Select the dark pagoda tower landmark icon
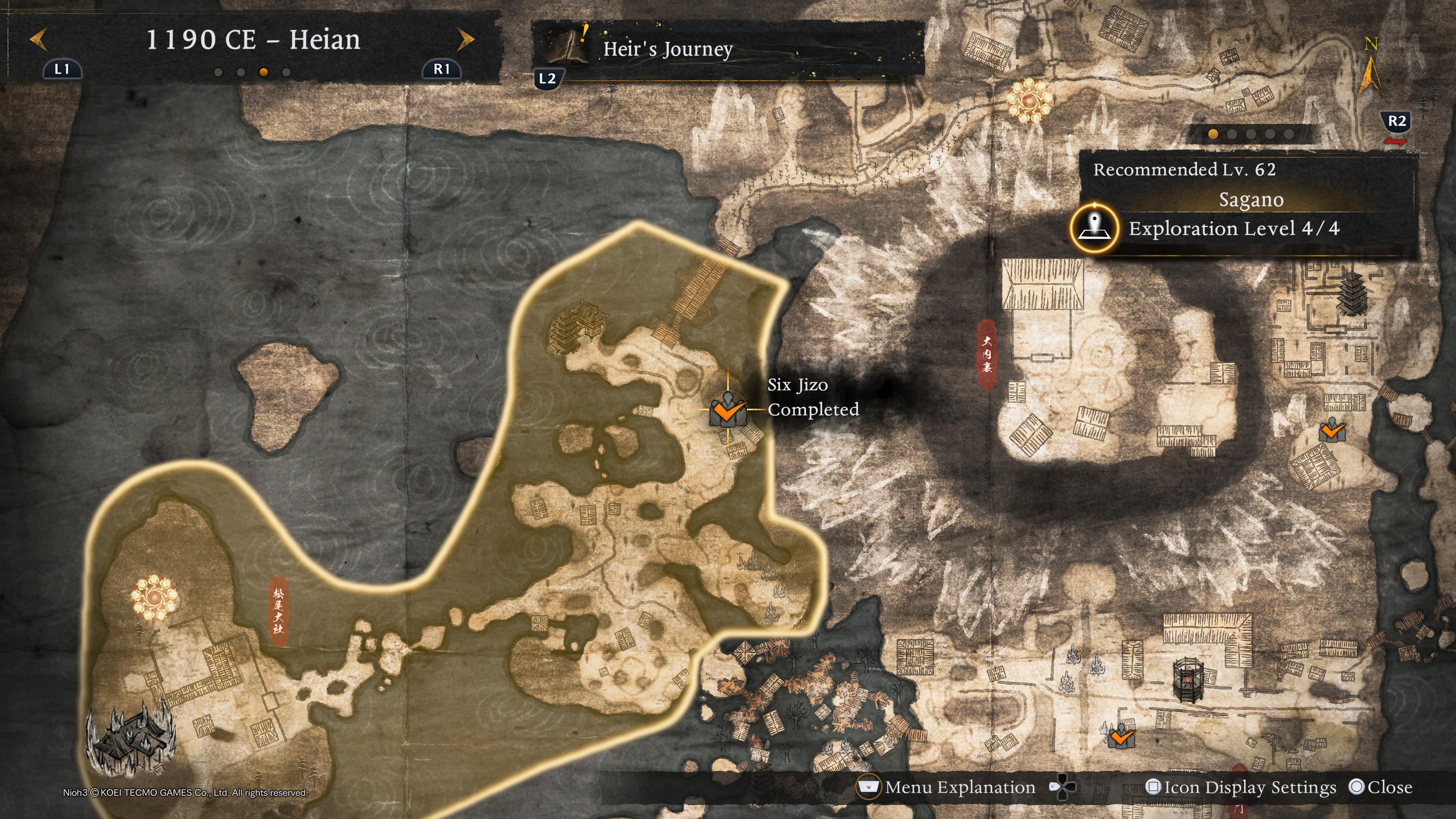Viewport: 1456px width, 819px height. pos(1351,294)
